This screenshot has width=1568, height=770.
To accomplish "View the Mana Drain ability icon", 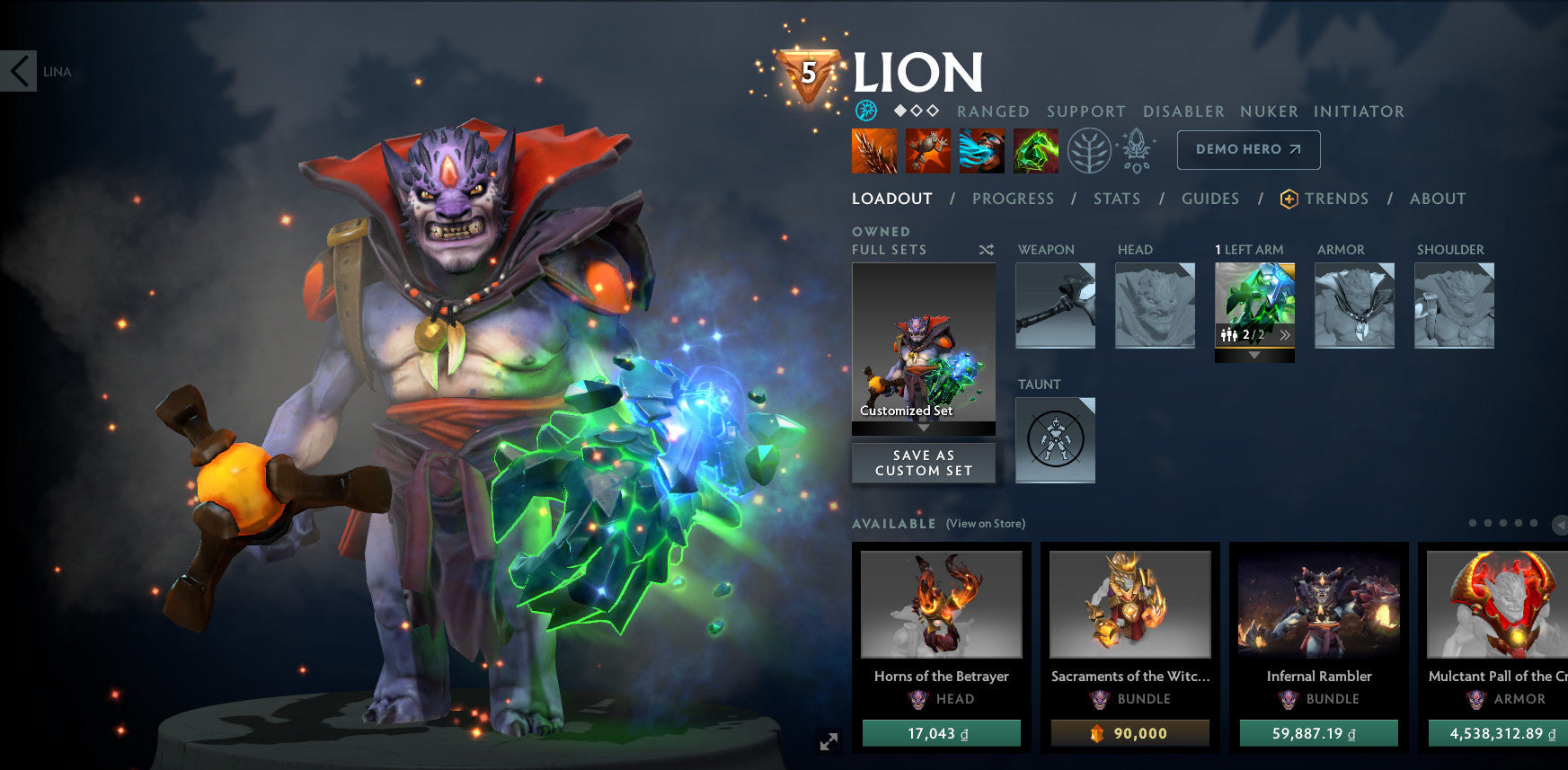I will 981,150.
